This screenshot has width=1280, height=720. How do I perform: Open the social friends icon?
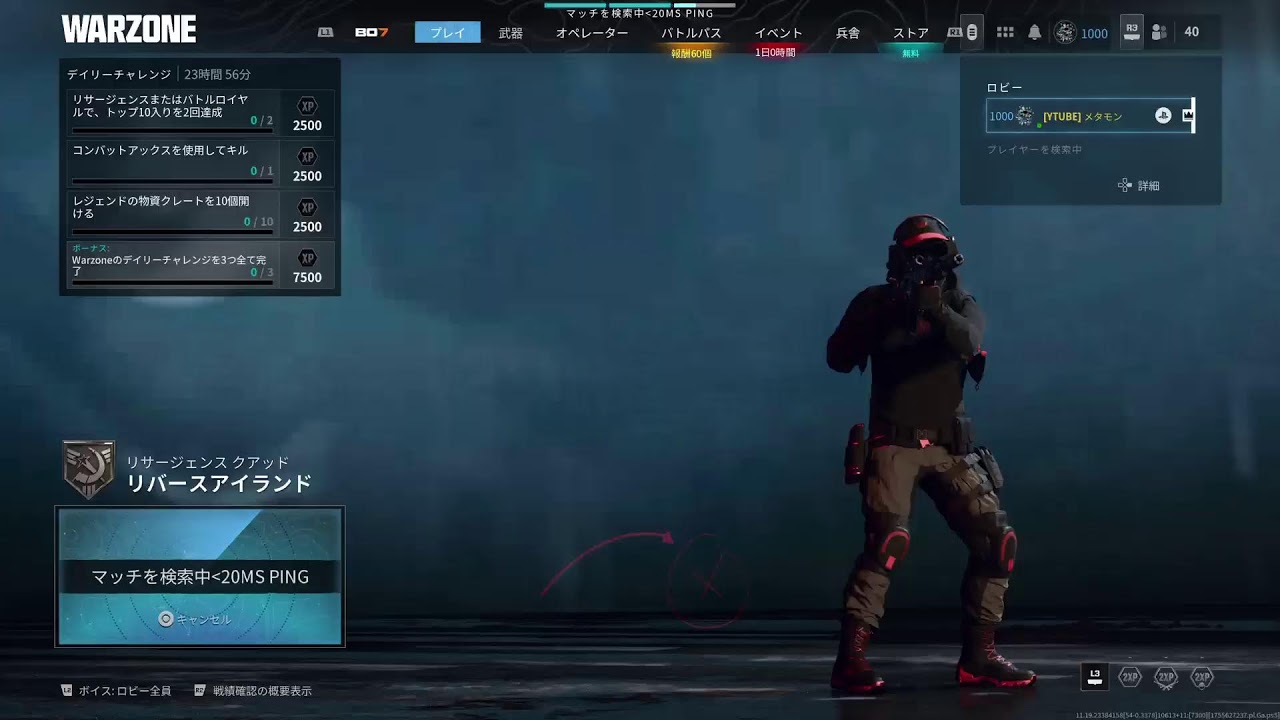(1159, 33)
